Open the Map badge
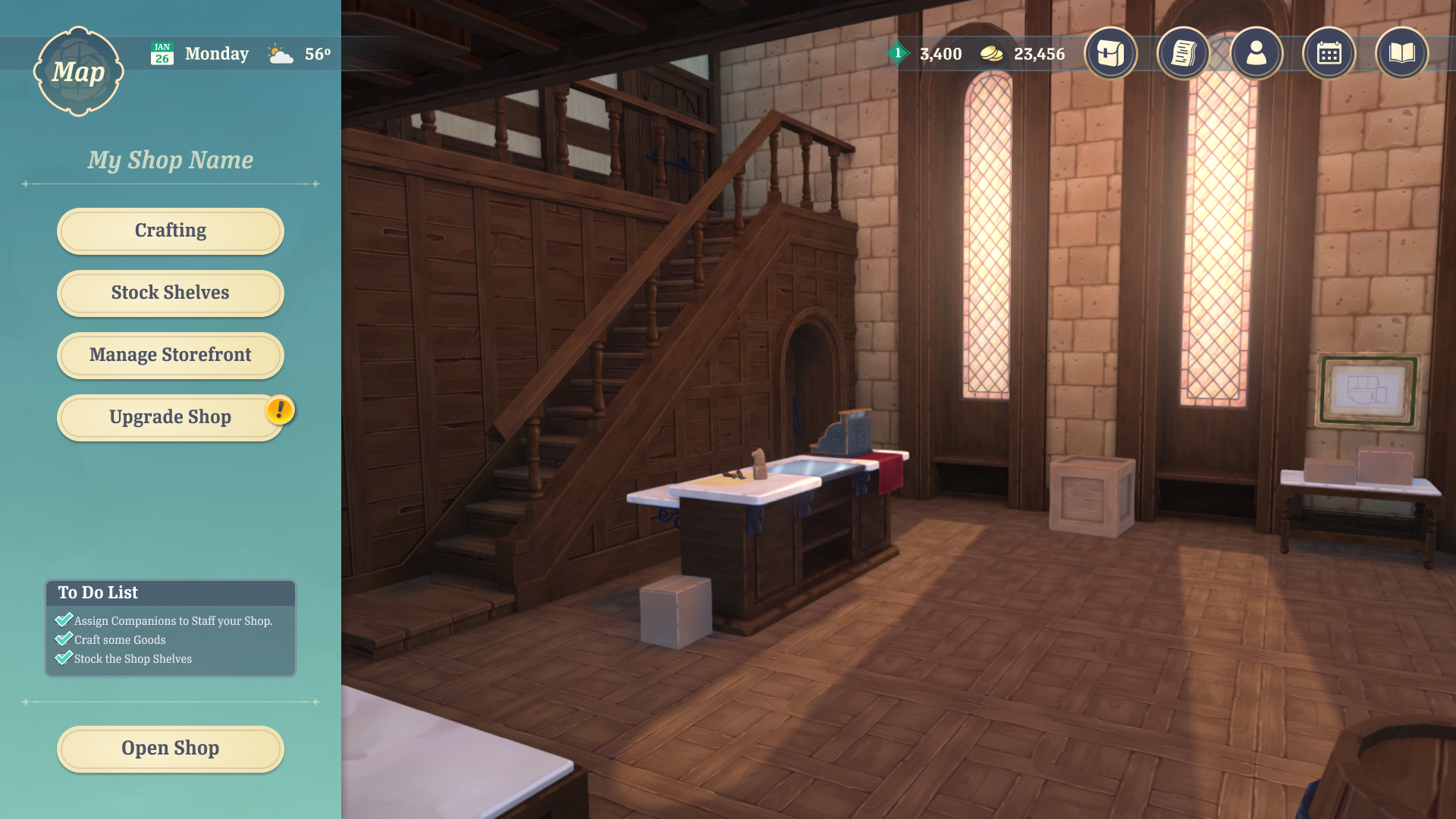This screenshot has width=1456, height=819. click(x=78, y=72)
